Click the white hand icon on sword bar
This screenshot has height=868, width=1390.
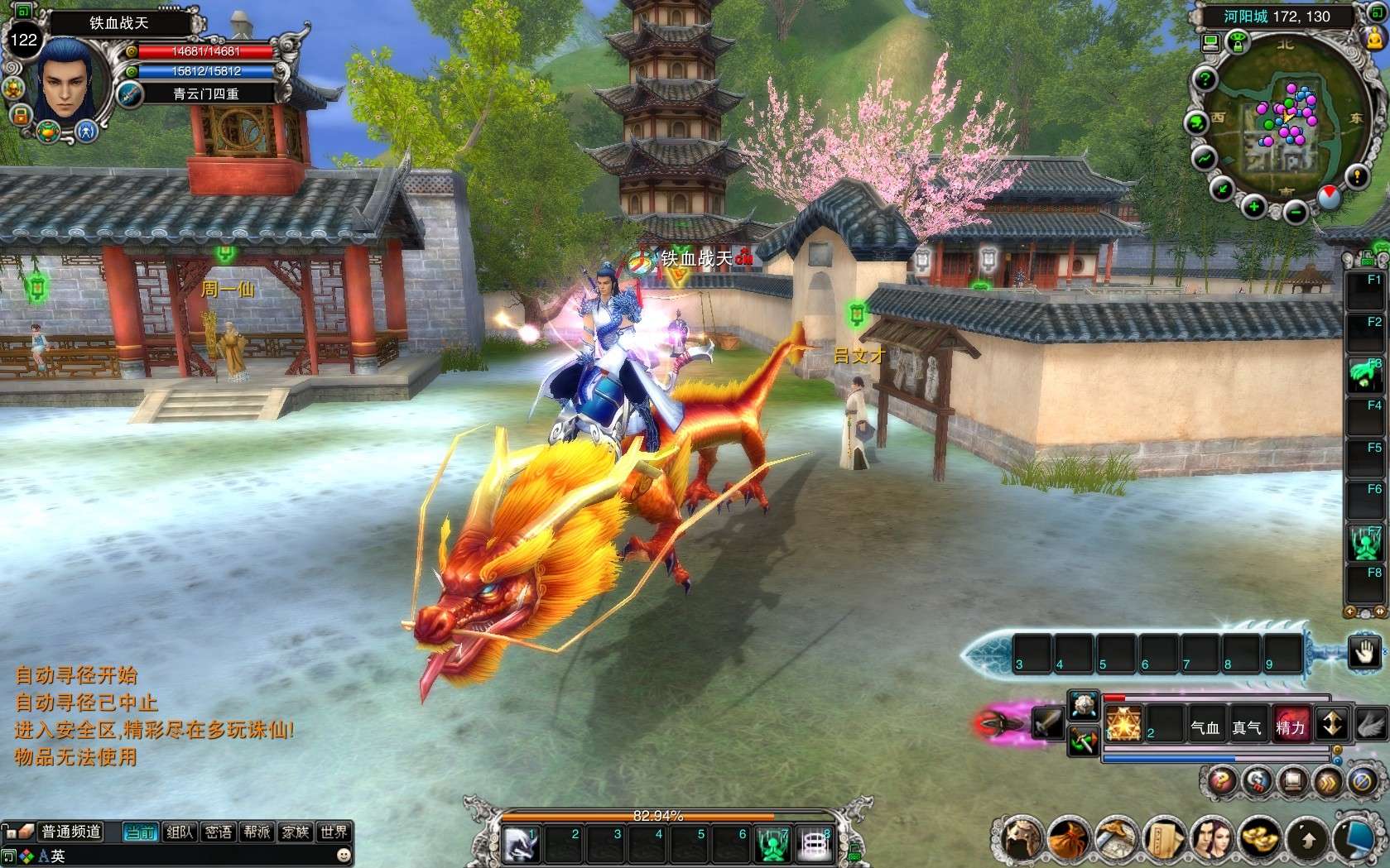pyautogui.click(x=1363, y=652)
